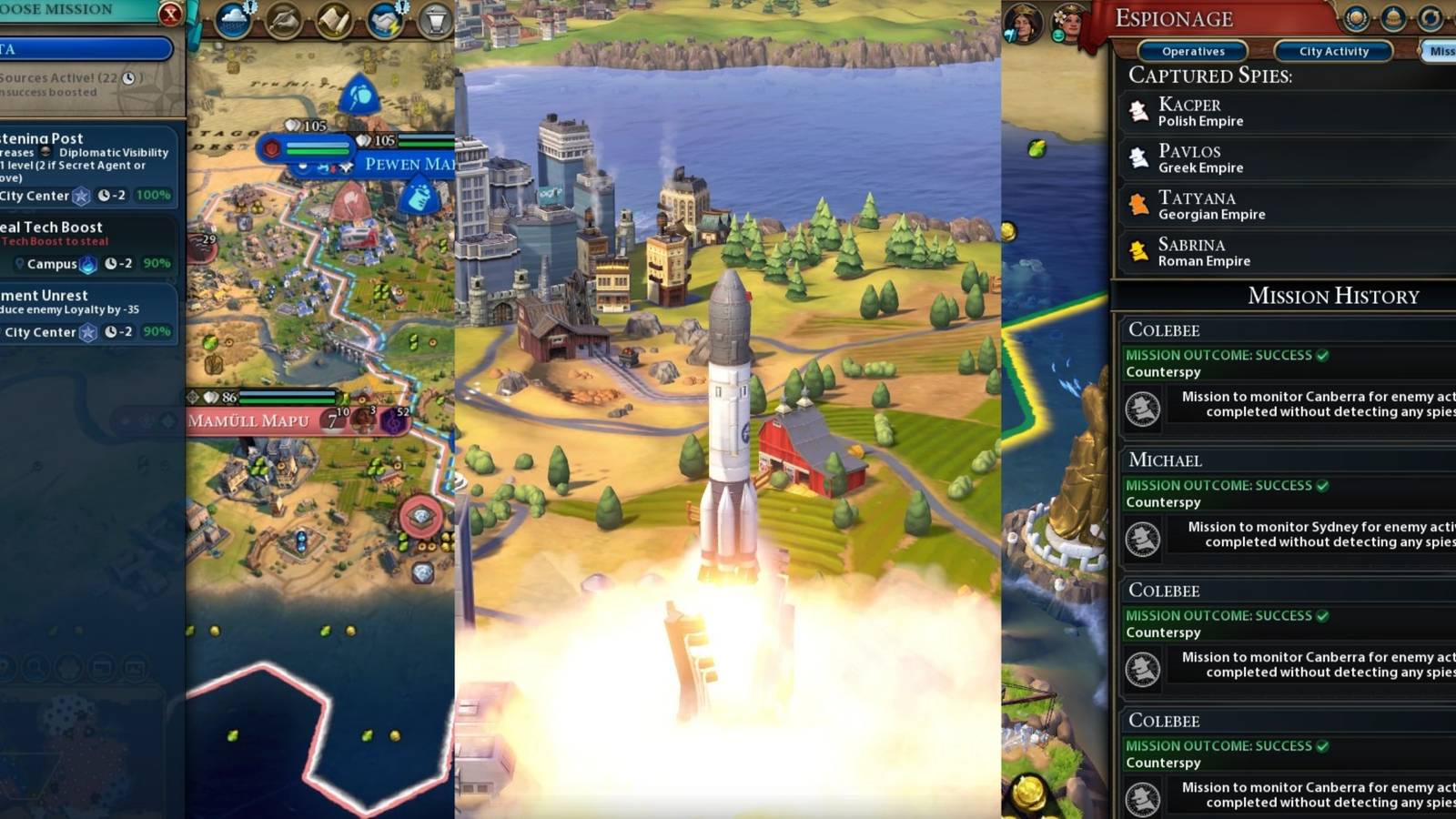Open the Great Works quill icon
Image resolution: width=1456 pixels, height=819 pixels.
(x=282, y=20)
